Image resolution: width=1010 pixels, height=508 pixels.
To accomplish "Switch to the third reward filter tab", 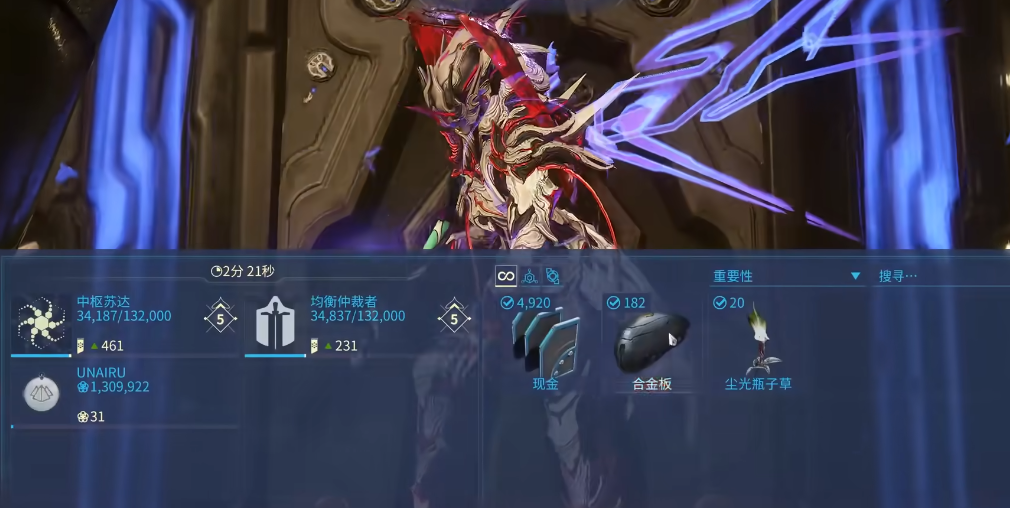I will [552, 276].
